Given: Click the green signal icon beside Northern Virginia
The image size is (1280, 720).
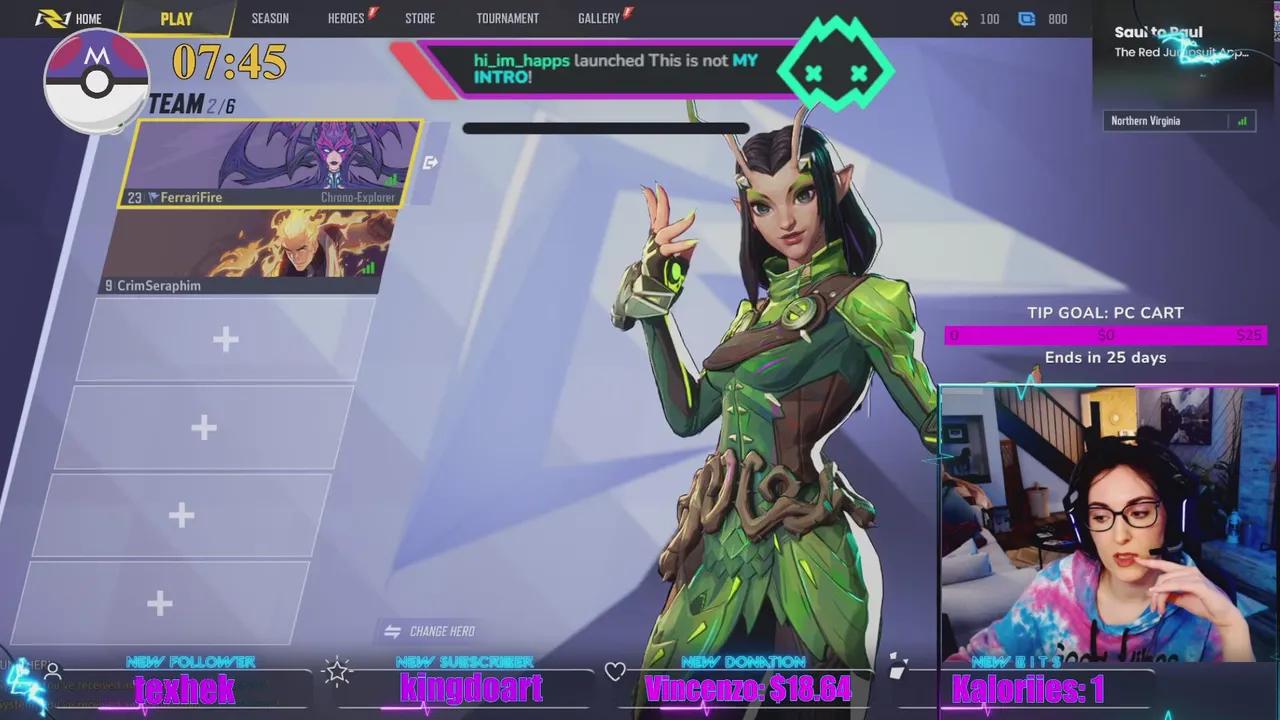Looking at the screenshot, I should (1241, 120).
